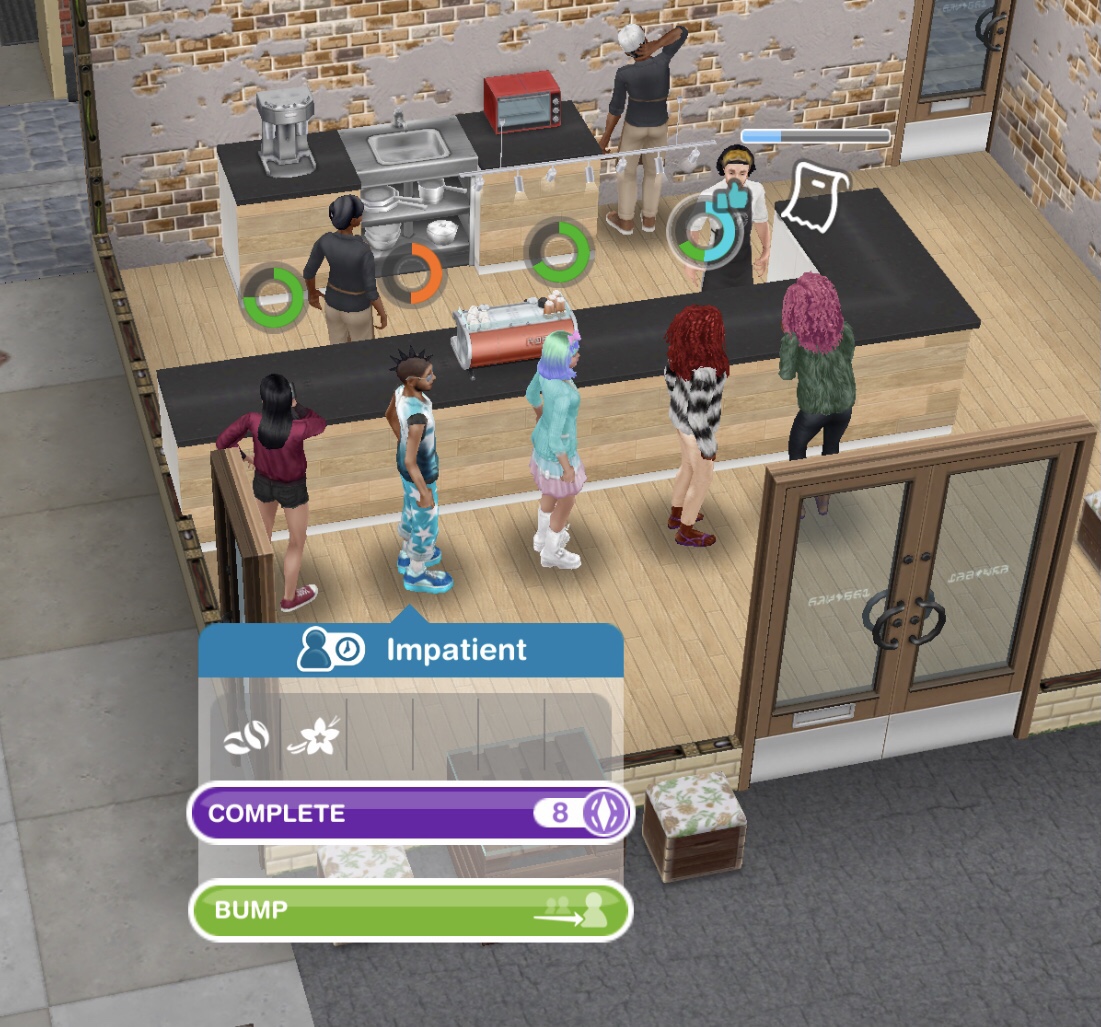The image size is (1101, 1027).
Task: Tap the purple COMPLETE button
Action: [x=410, y=812]
